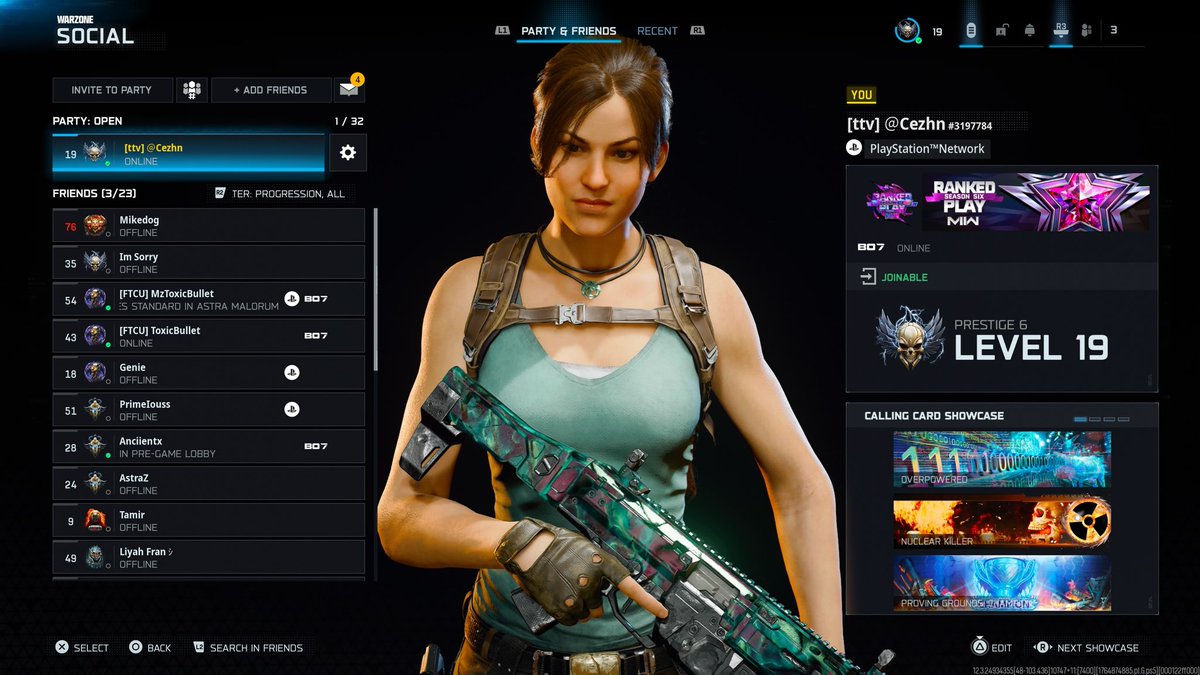Select the online [FTCU] ToxicBullet row

(x=208, y=337)
